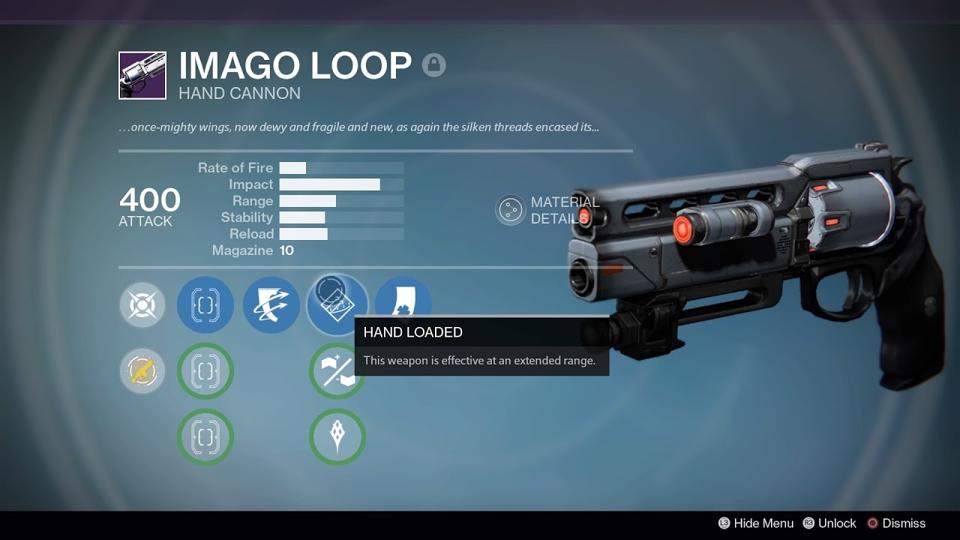Select the highlighted Hand Loaded perk node
This screenshot has height=540, width=960.
337,303
